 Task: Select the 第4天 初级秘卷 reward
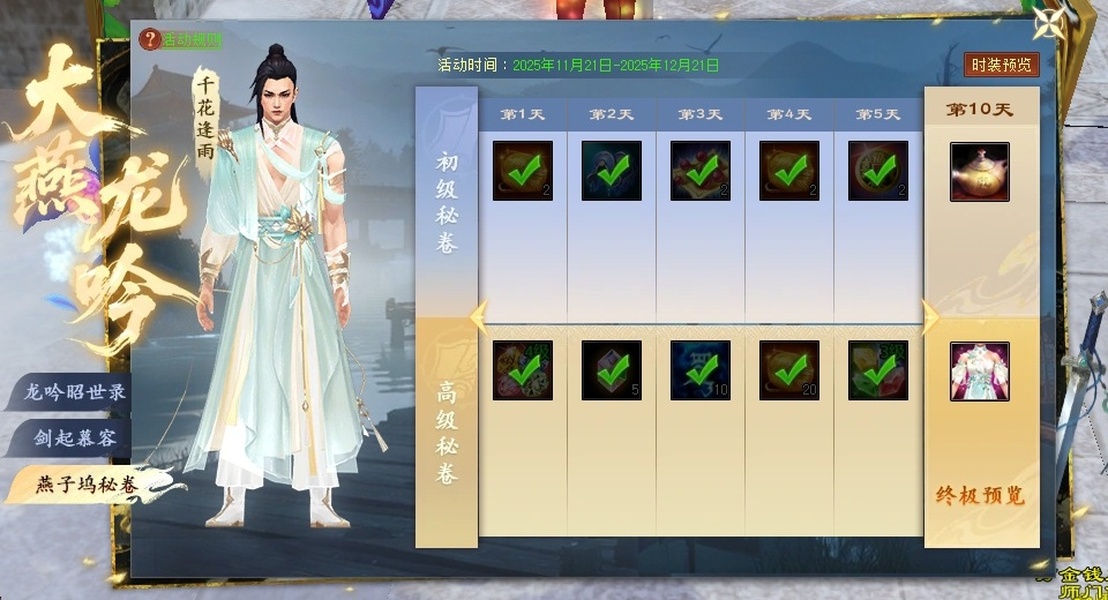[x=789, y=171]
